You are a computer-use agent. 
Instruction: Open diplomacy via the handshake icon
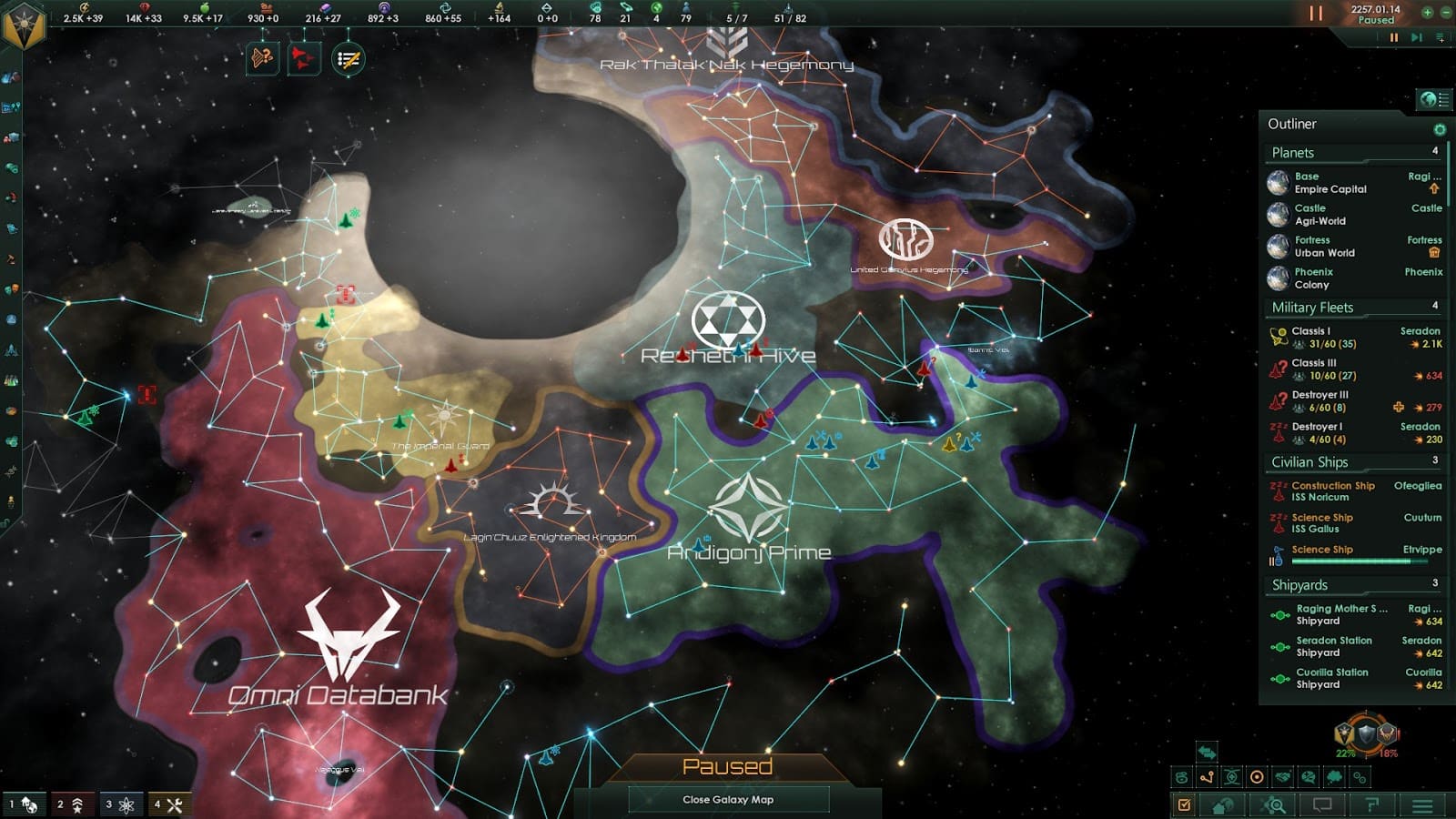1283,776
